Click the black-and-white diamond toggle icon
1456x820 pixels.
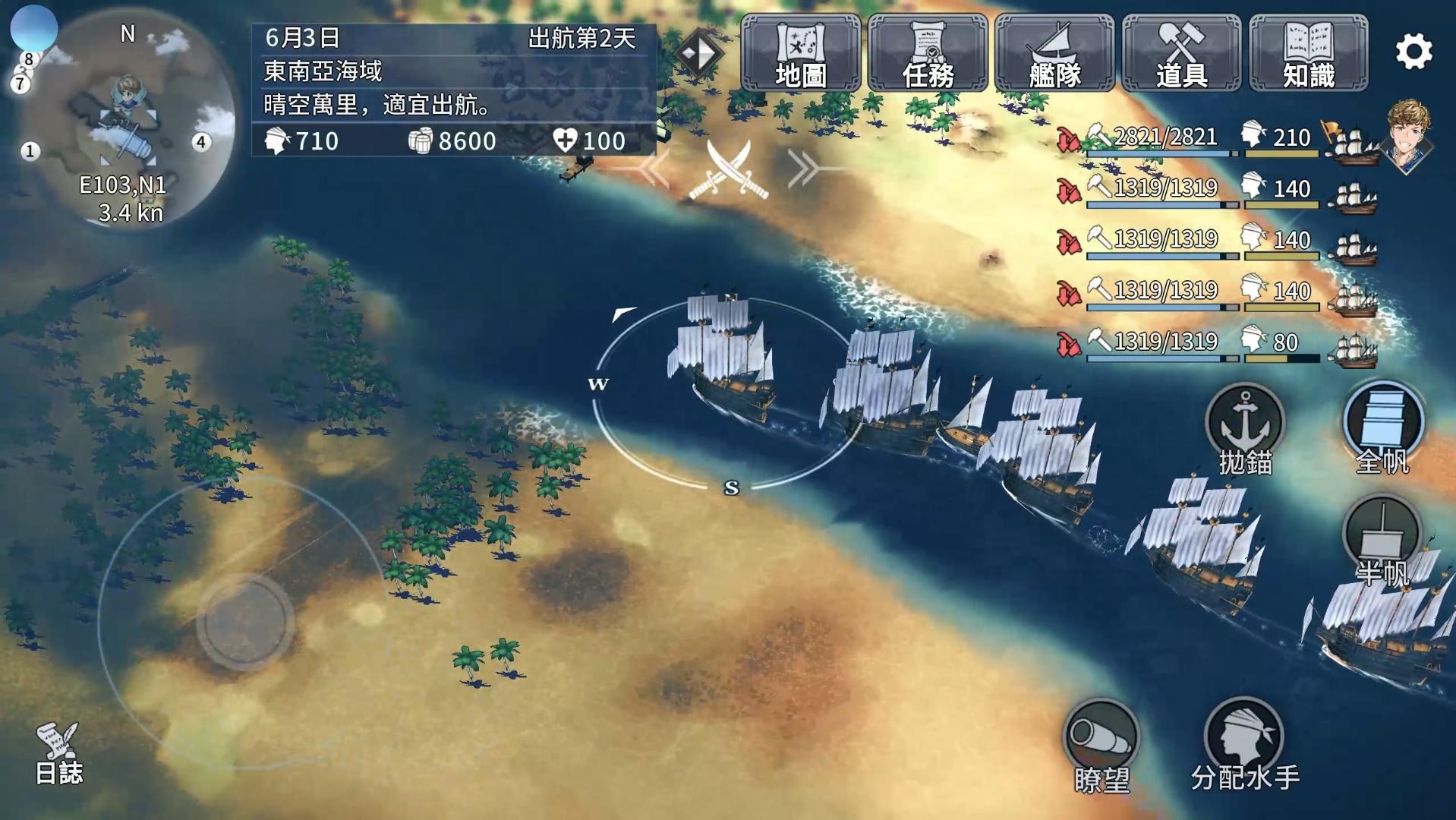coord(698,53)
